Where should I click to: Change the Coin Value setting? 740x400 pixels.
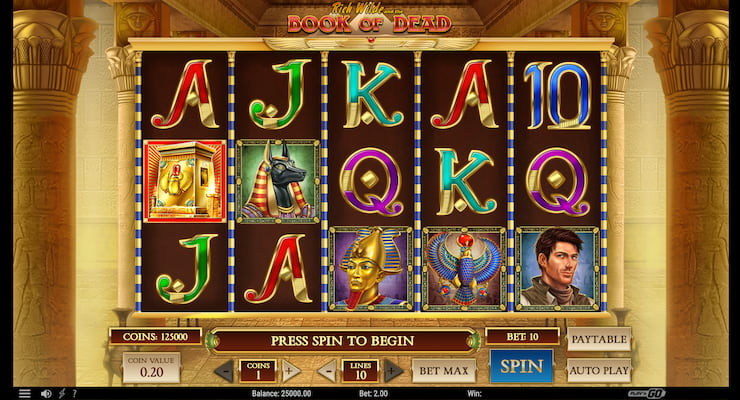151,367
